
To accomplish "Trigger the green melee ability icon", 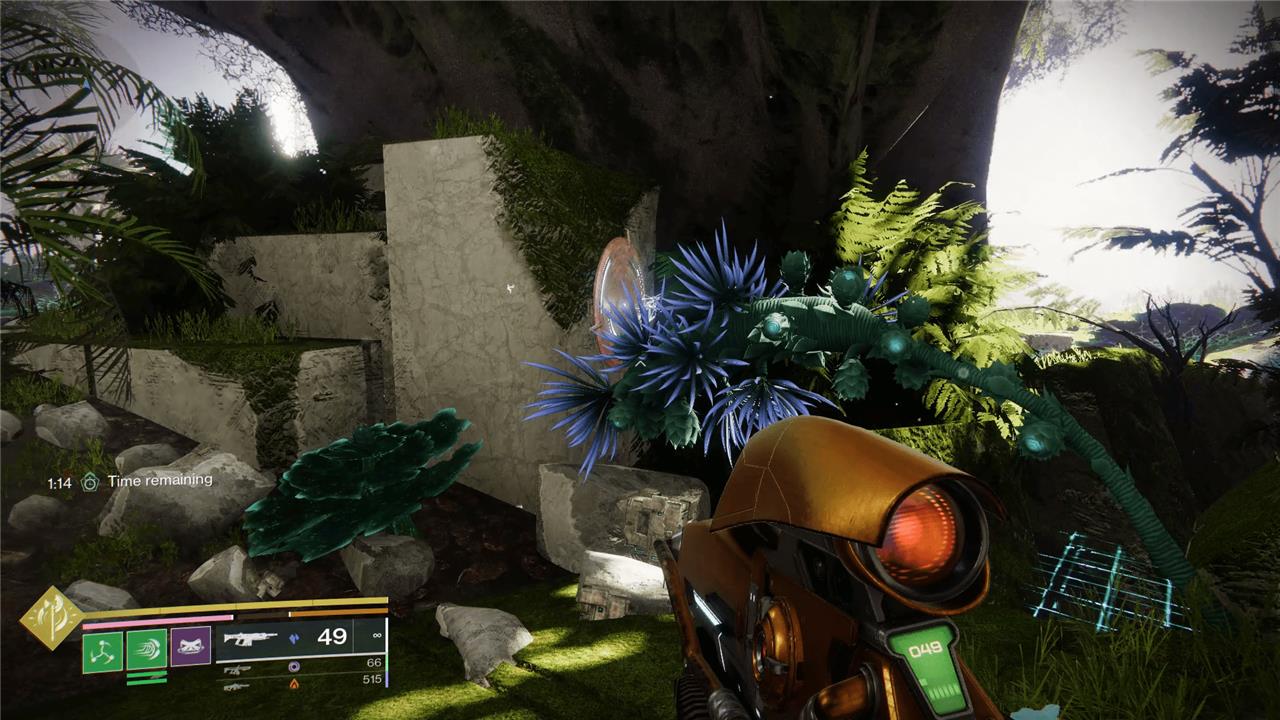I will [x=146, y=649].
